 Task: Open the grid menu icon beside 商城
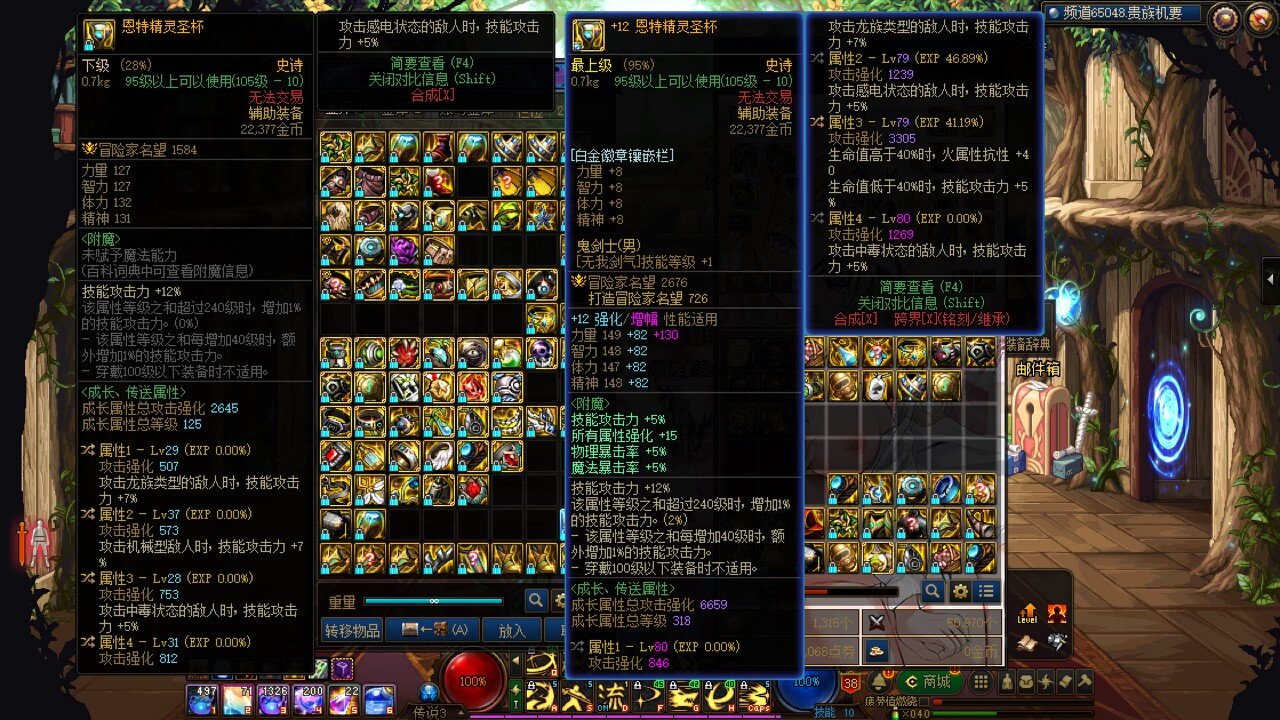click(x=980, y=682)
